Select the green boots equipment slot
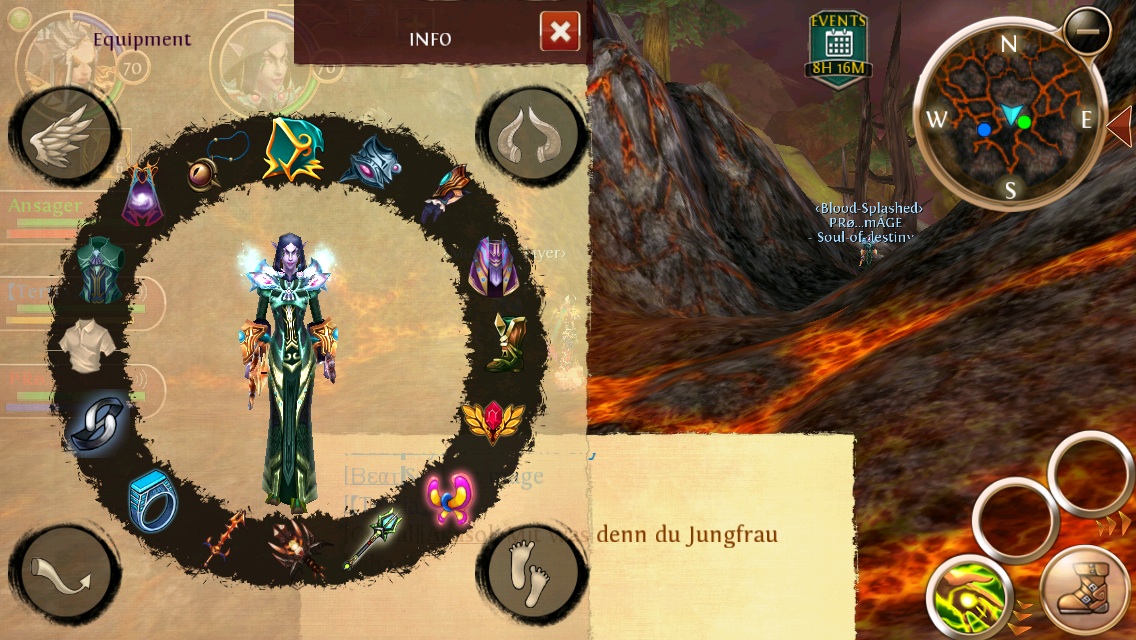 (506, 344)
